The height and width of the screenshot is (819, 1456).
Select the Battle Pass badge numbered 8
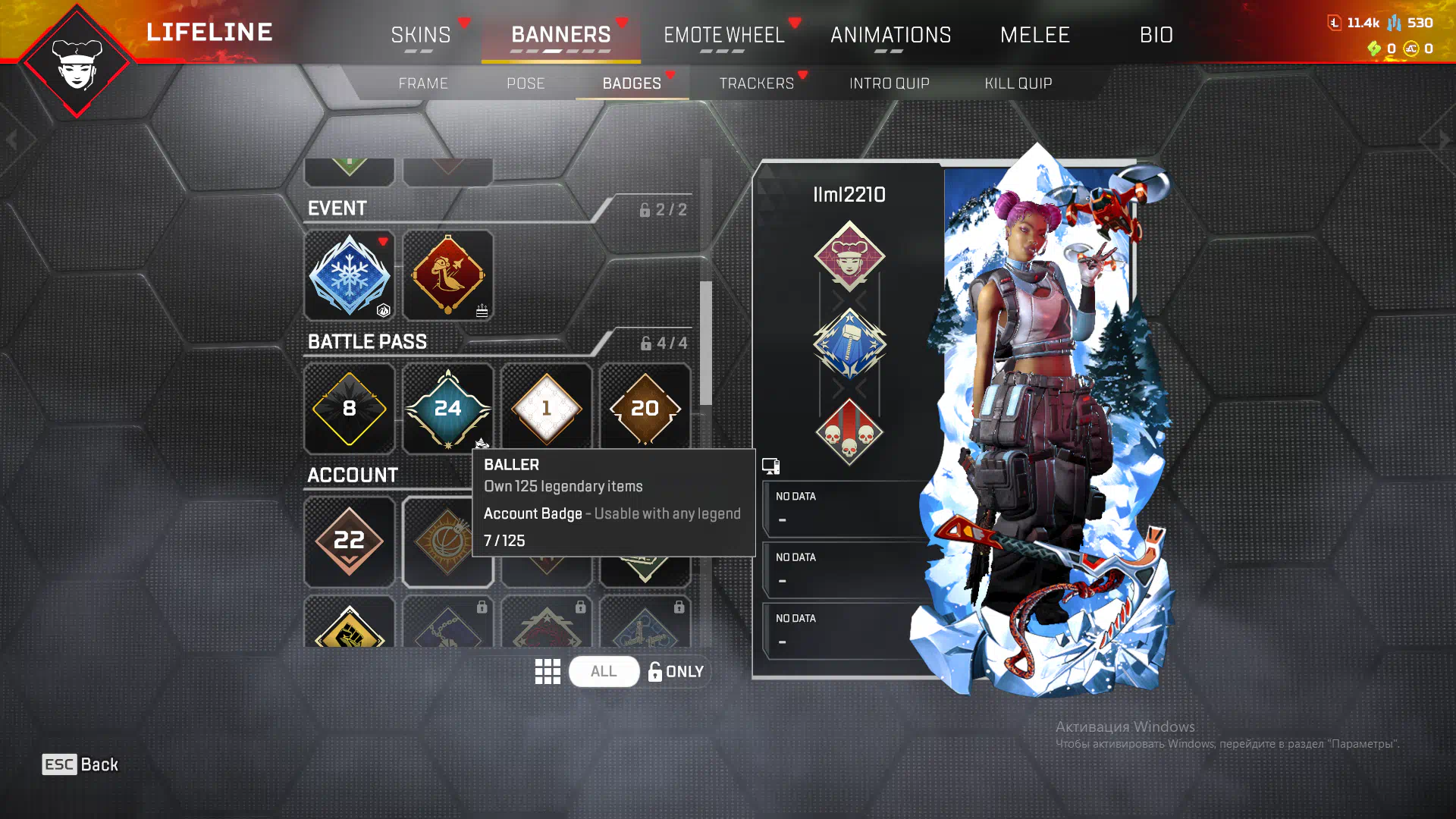(350, 409)
